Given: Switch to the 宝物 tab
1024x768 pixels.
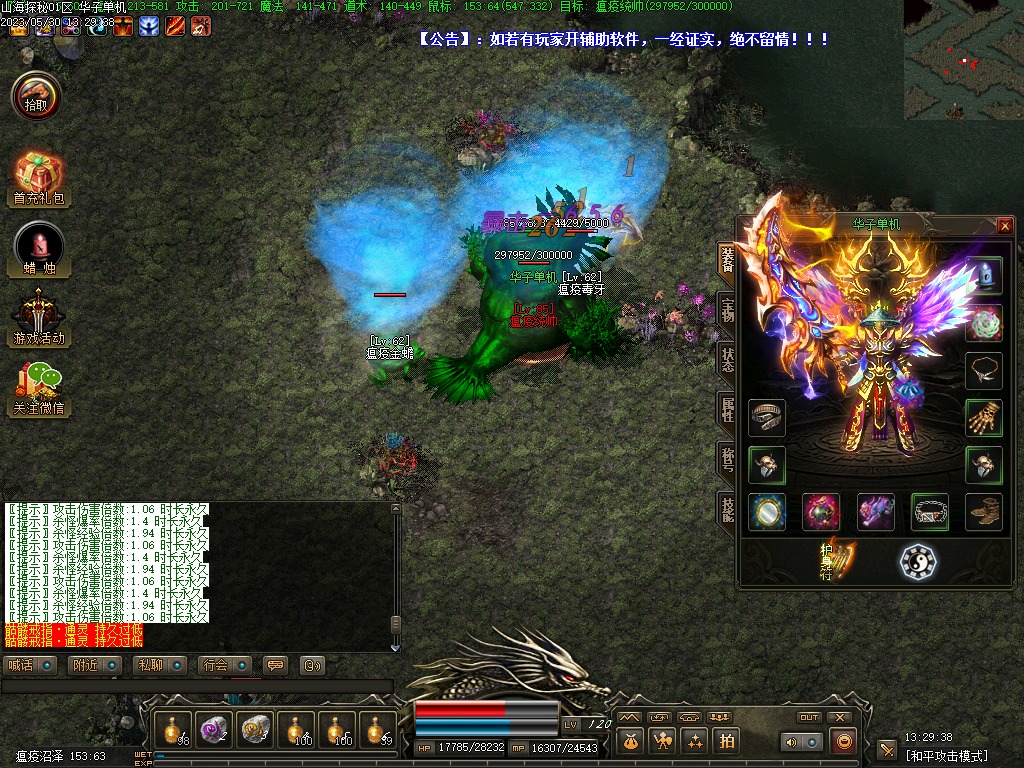Looking at the screenshot, I should click(727, 307).
